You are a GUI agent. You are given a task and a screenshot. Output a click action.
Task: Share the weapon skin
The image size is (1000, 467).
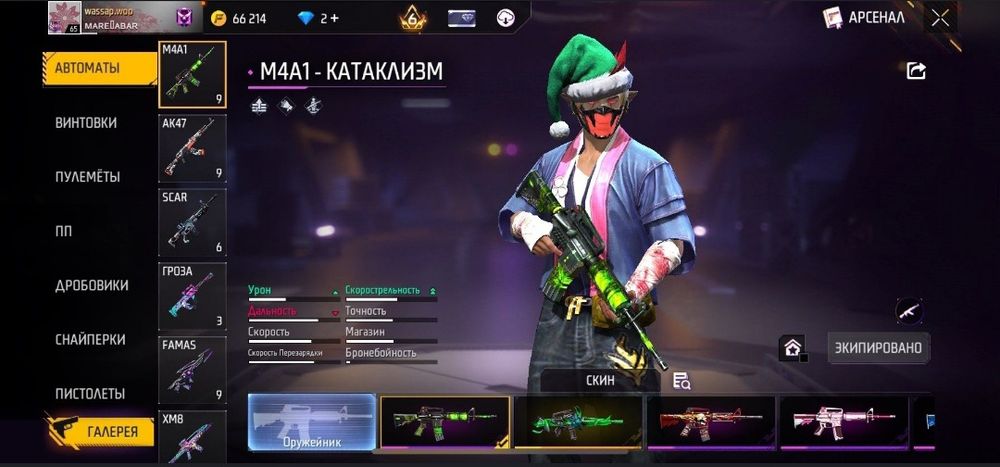pyautogui.click(x=916, y=70)
